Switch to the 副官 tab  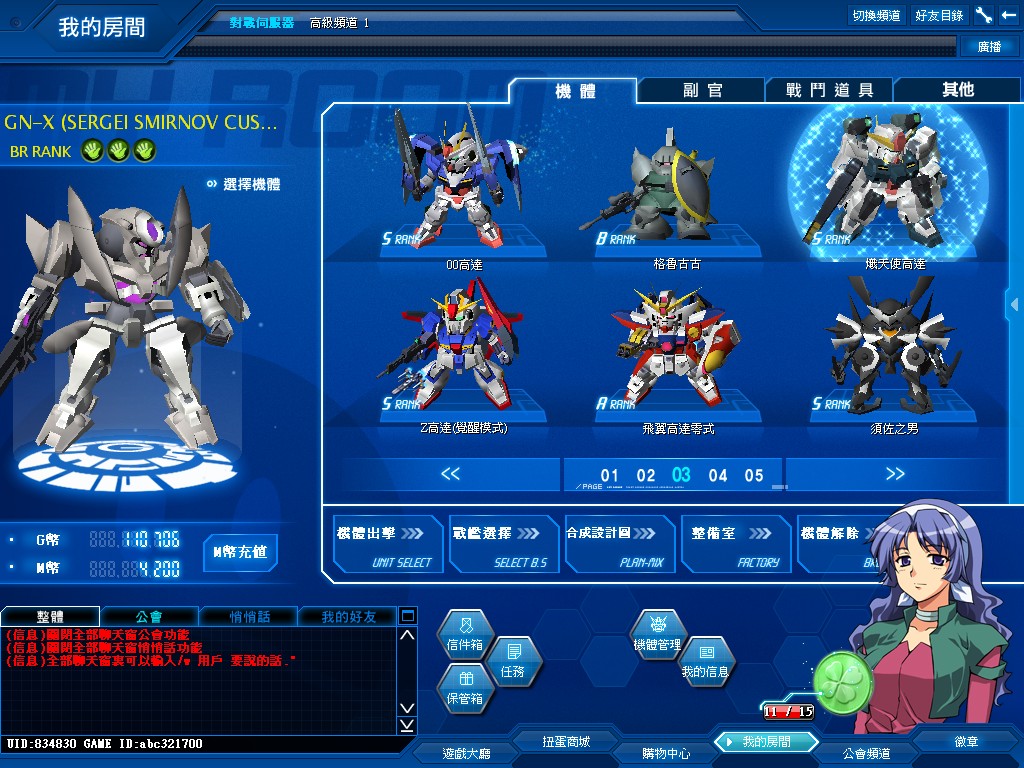[x=702, y=90]
